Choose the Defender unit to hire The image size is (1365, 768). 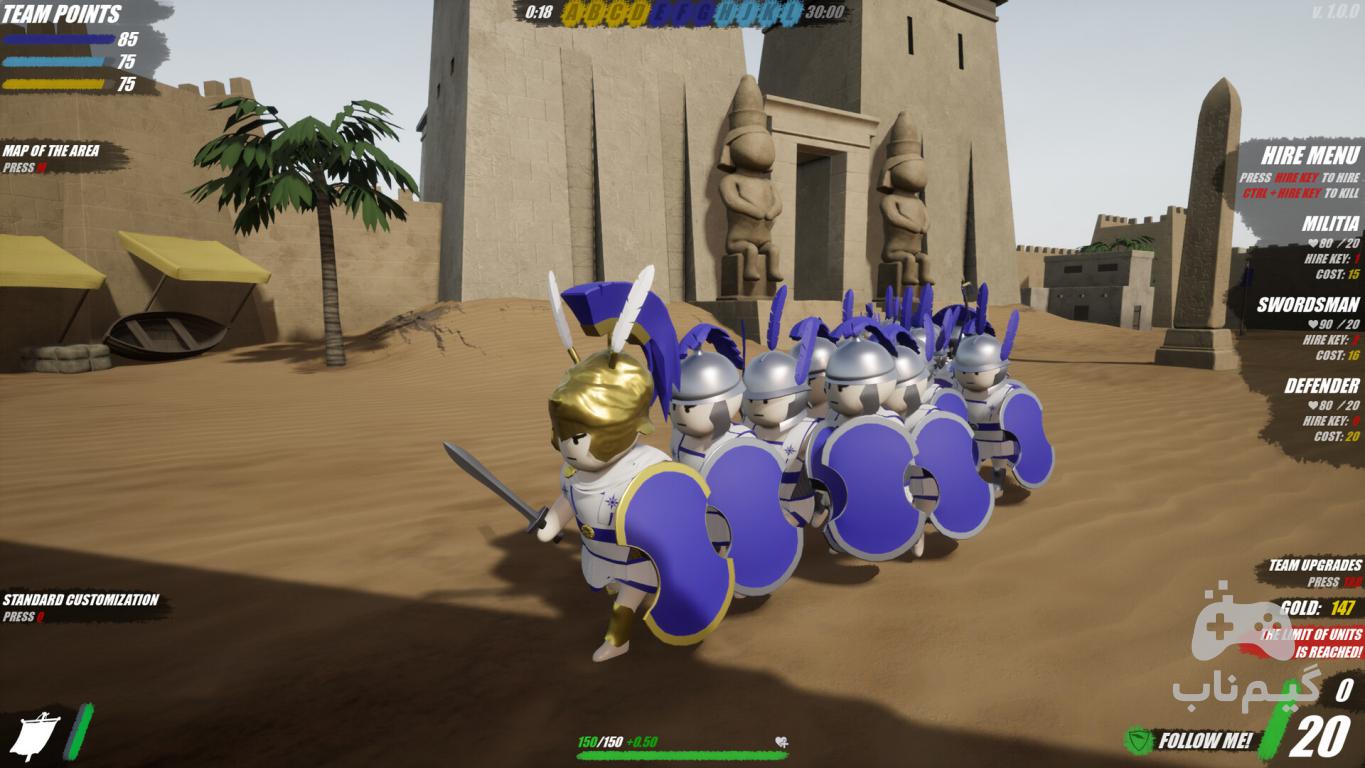[x=1321, y=386]
